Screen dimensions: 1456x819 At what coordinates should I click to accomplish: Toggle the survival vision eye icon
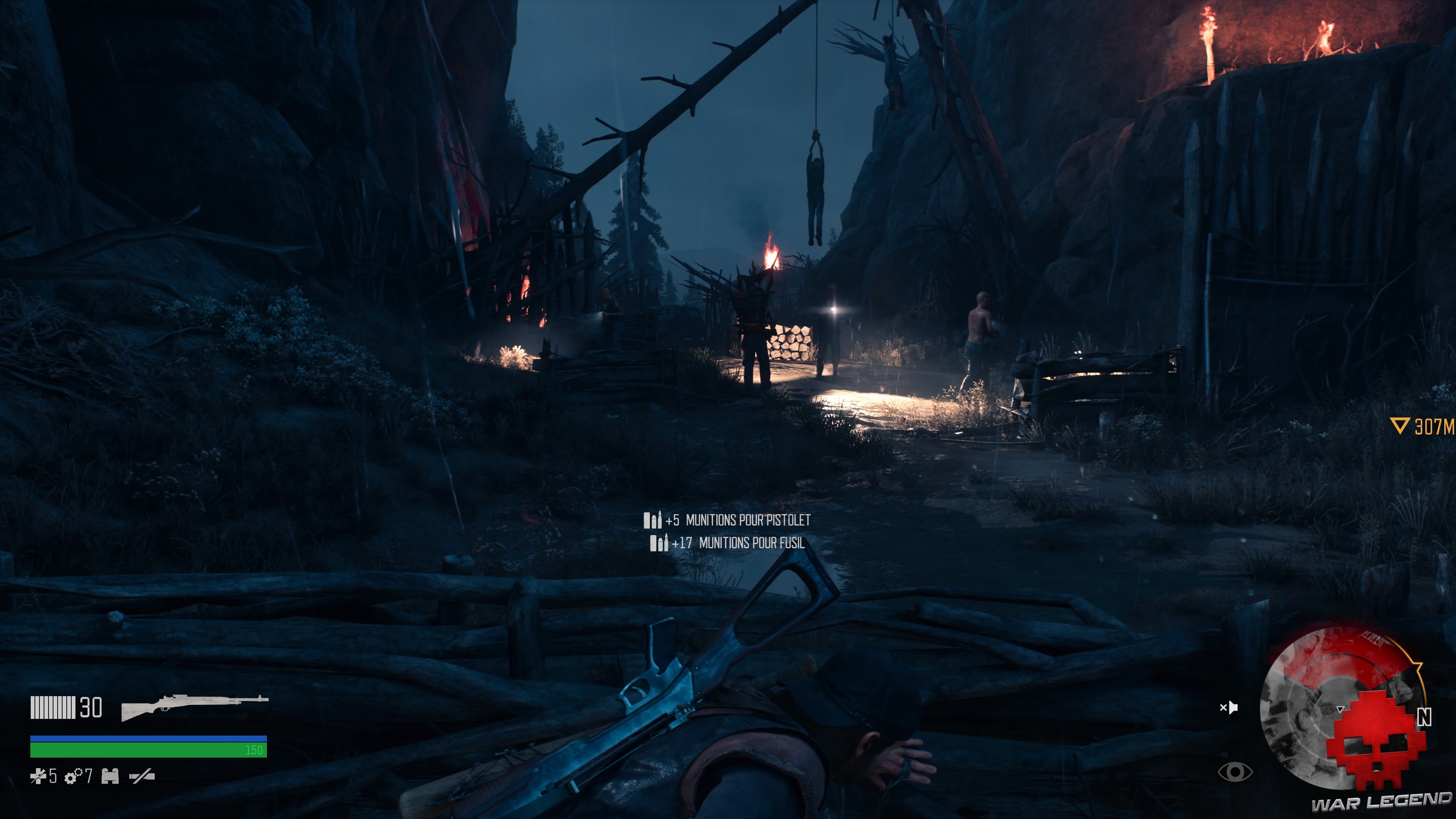click(x=1236, y=772)
